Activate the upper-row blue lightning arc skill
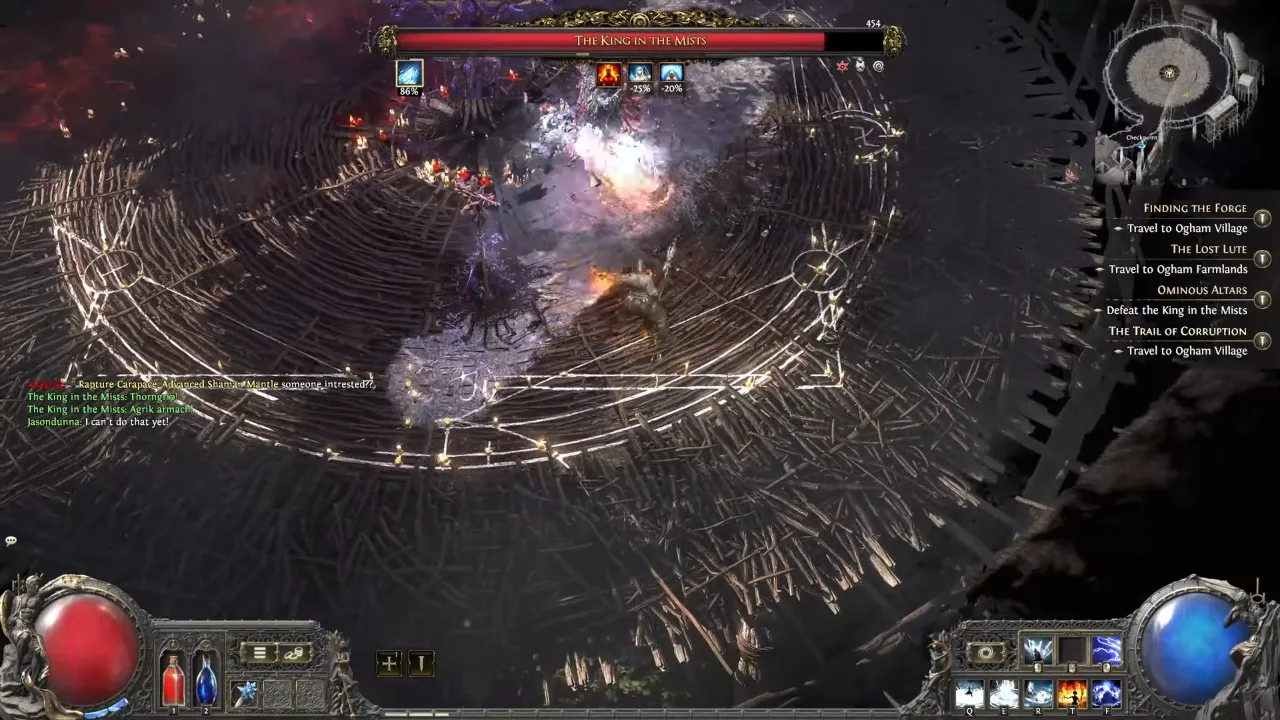 click(1106, 650)
